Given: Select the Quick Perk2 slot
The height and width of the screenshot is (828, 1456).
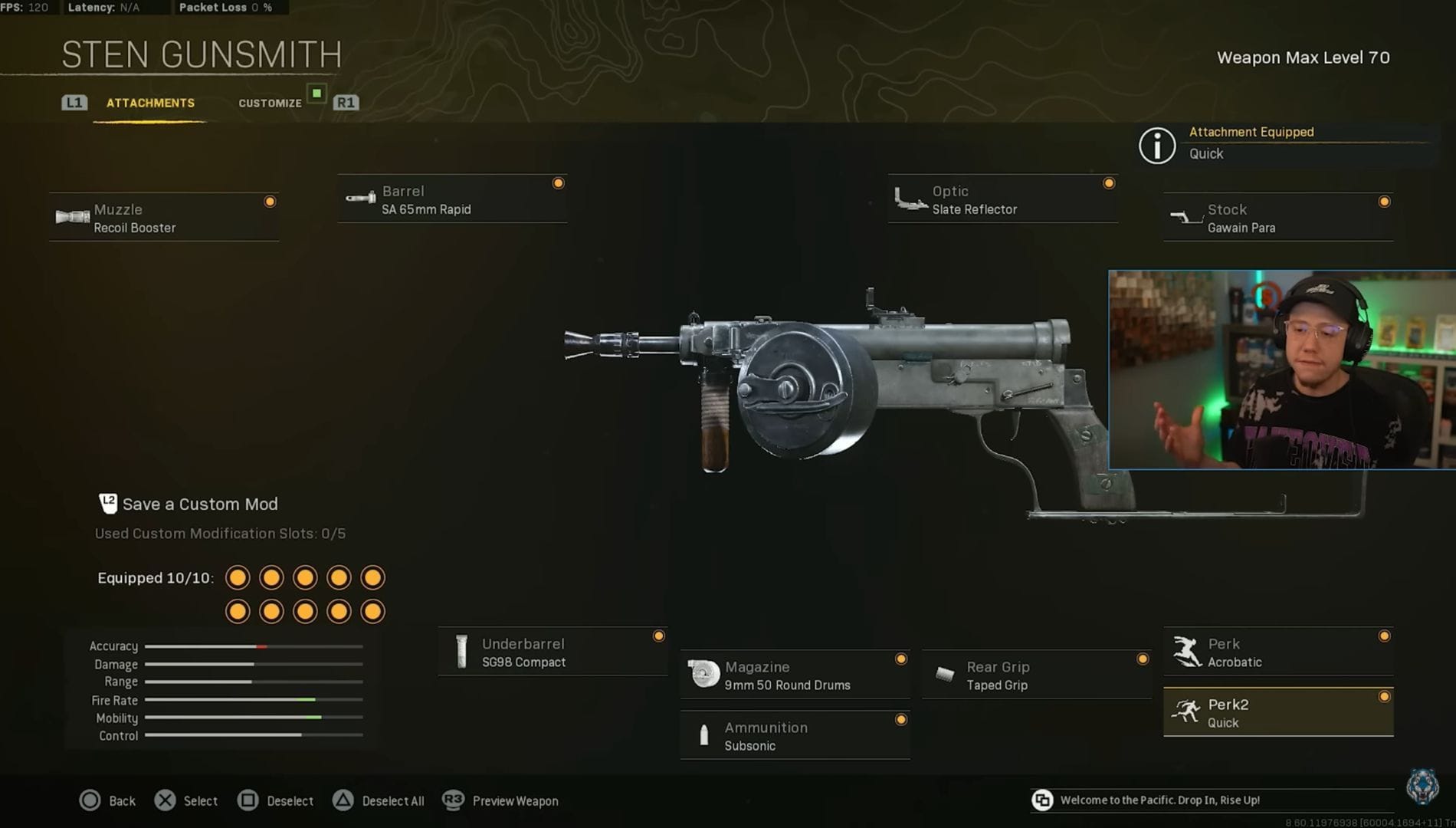Looking at the screenshot, I should pos(1277,711).
